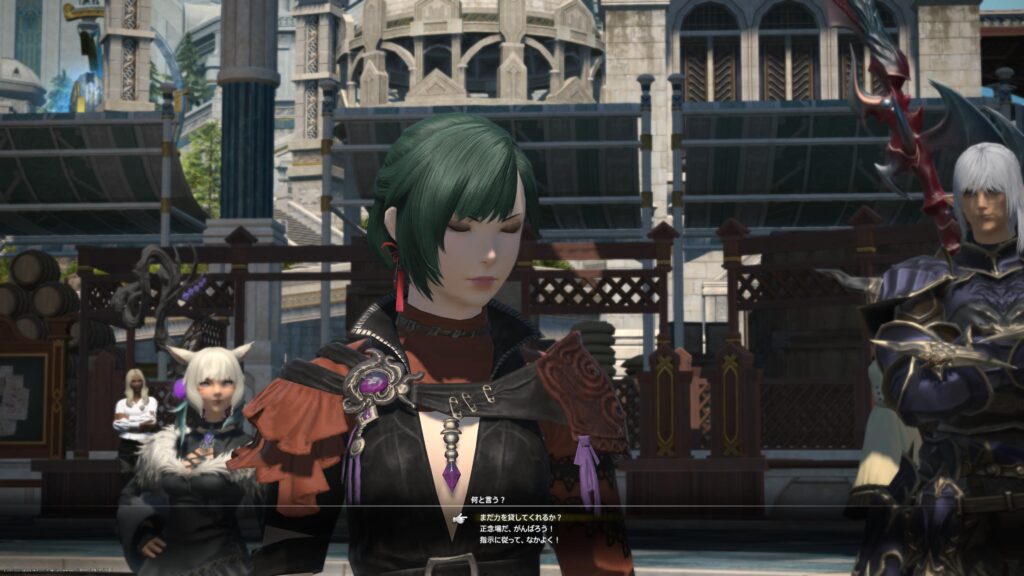
Task: Pick the response 指示に従って、なかよく！
Action: click(519, 540)
